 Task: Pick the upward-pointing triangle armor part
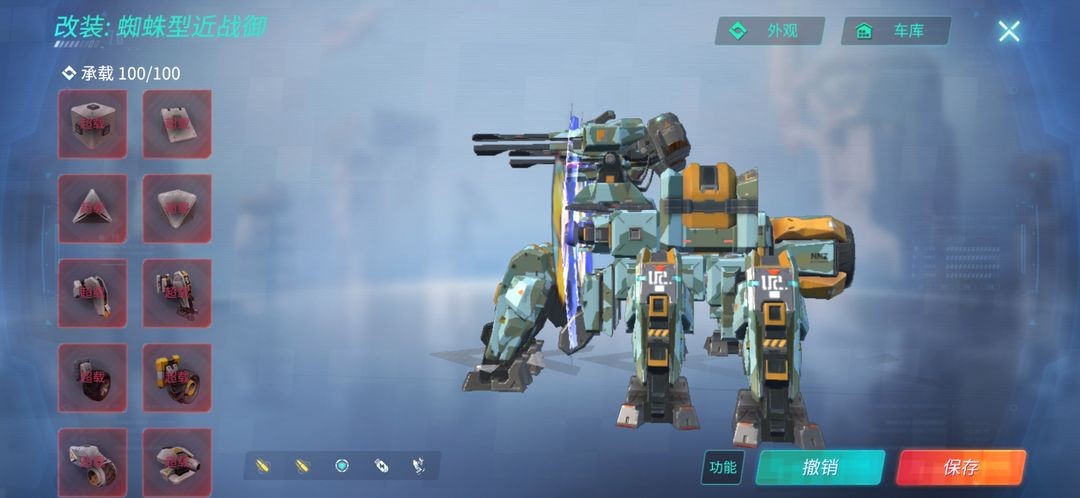click(x=93, y=208)
